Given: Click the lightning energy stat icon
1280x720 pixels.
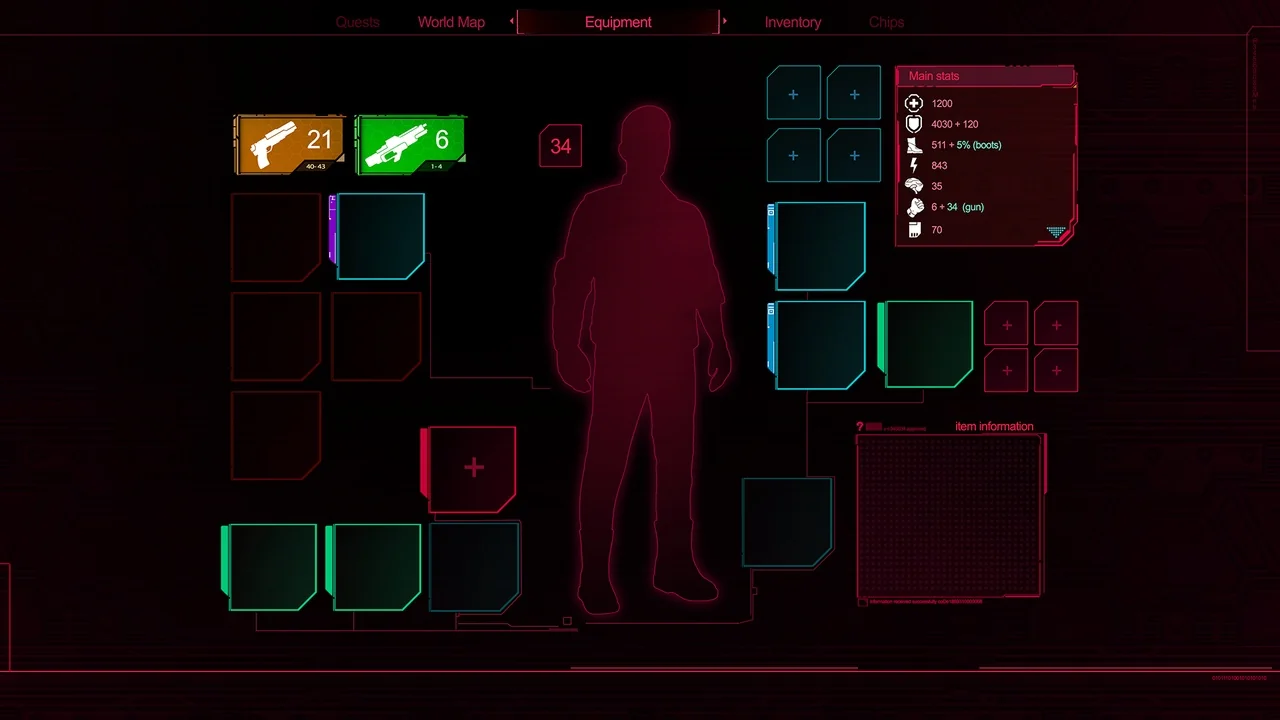Looking at the screenshot, I should [913, 165].
